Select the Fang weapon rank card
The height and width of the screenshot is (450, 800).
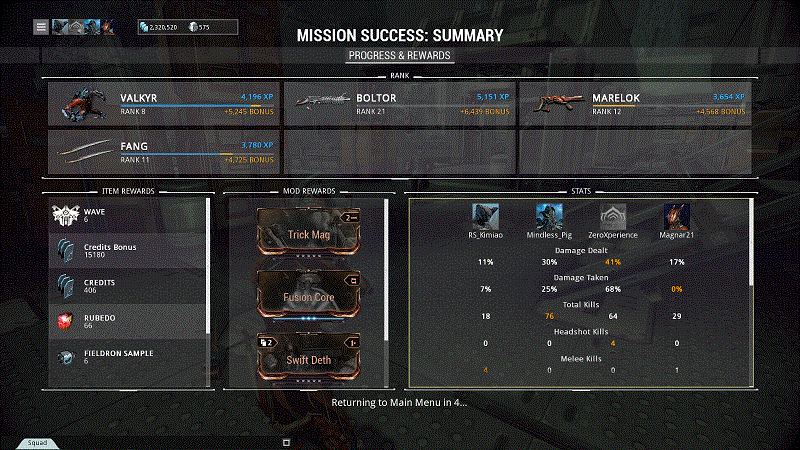click(163, 151)
